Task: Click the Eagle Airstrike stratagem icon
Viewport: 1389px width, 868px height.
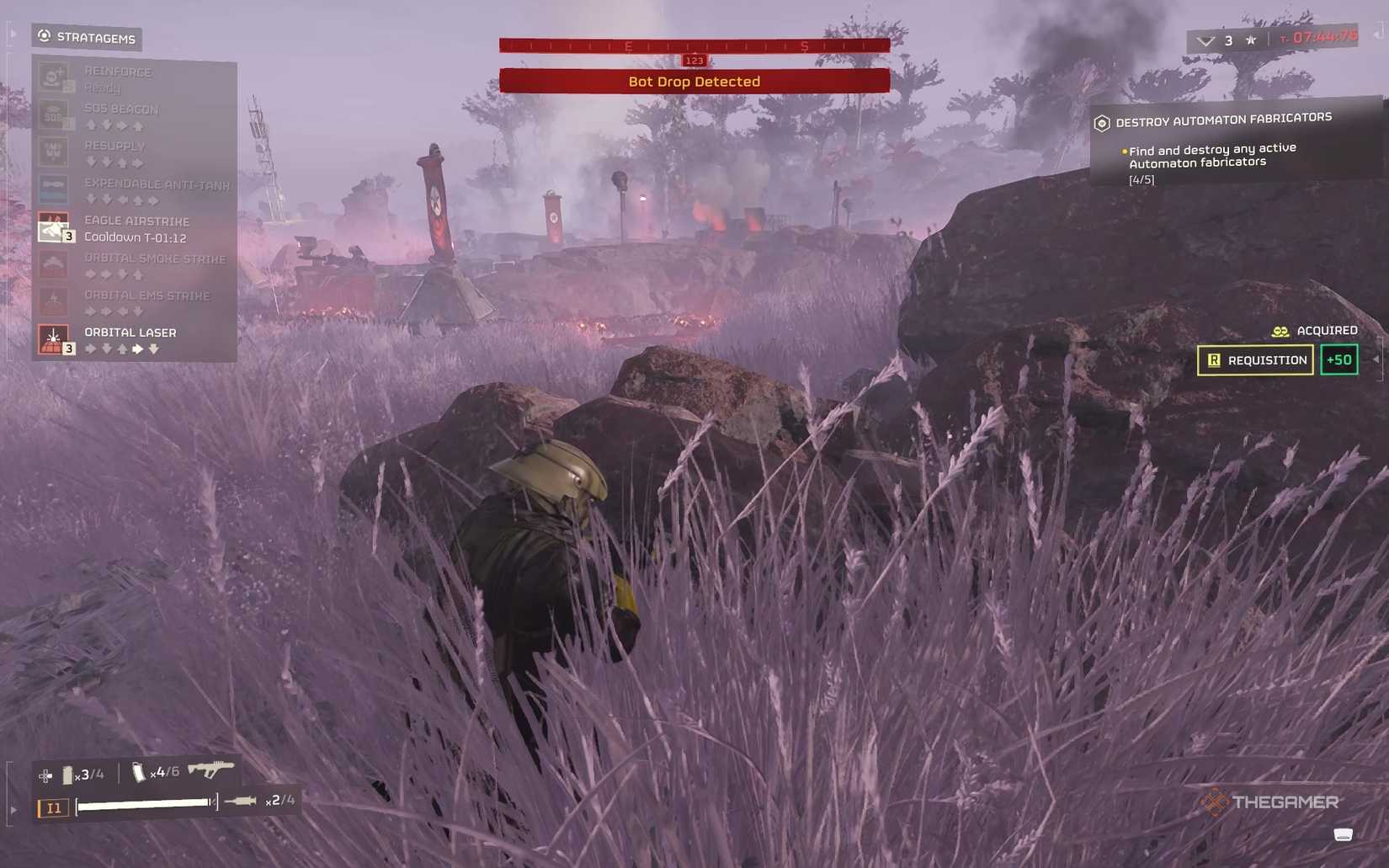Action: click(x=54, y=227)
